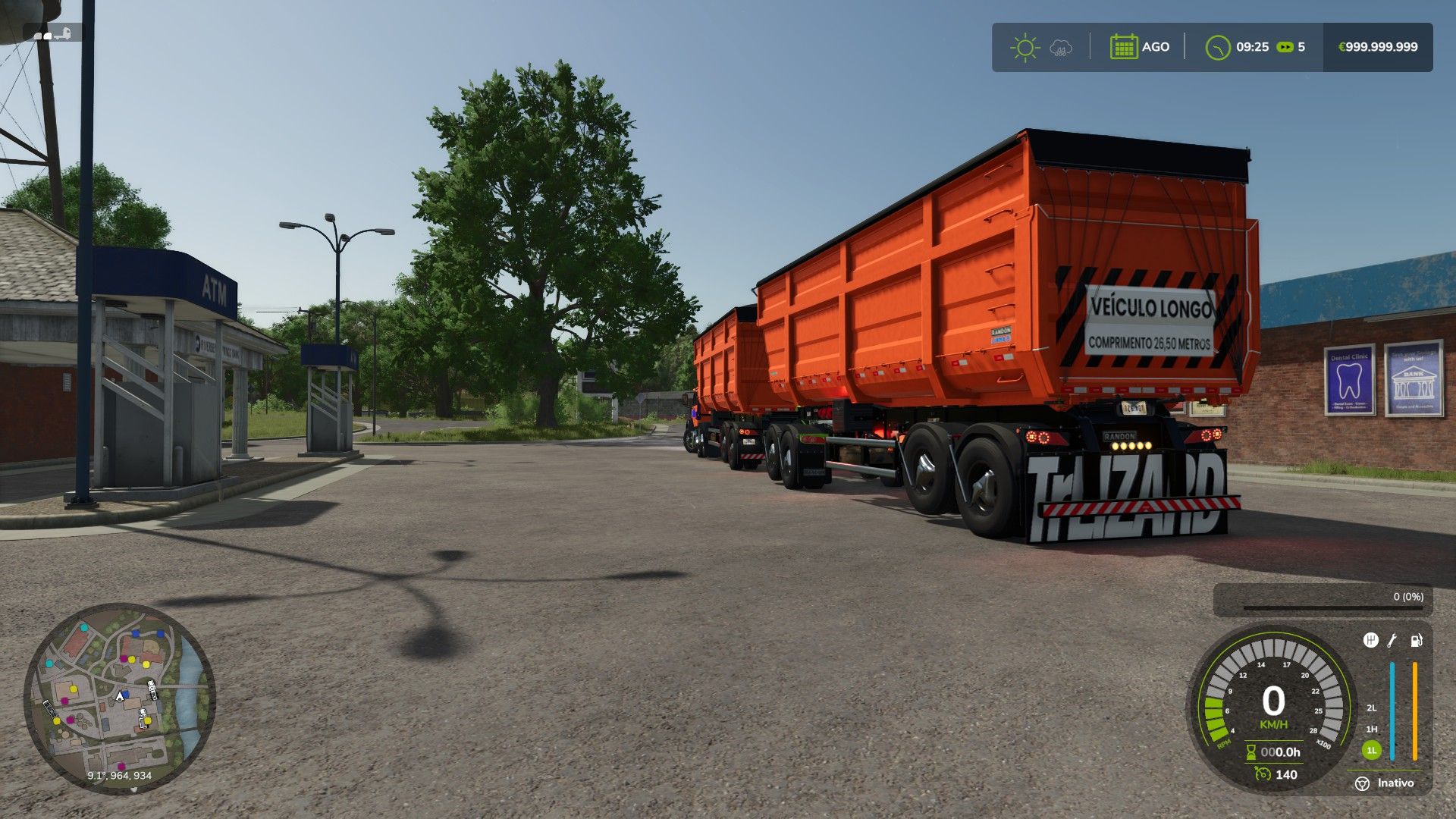Toggle the Inativo steering wheel helper icon

(1362, 783)
